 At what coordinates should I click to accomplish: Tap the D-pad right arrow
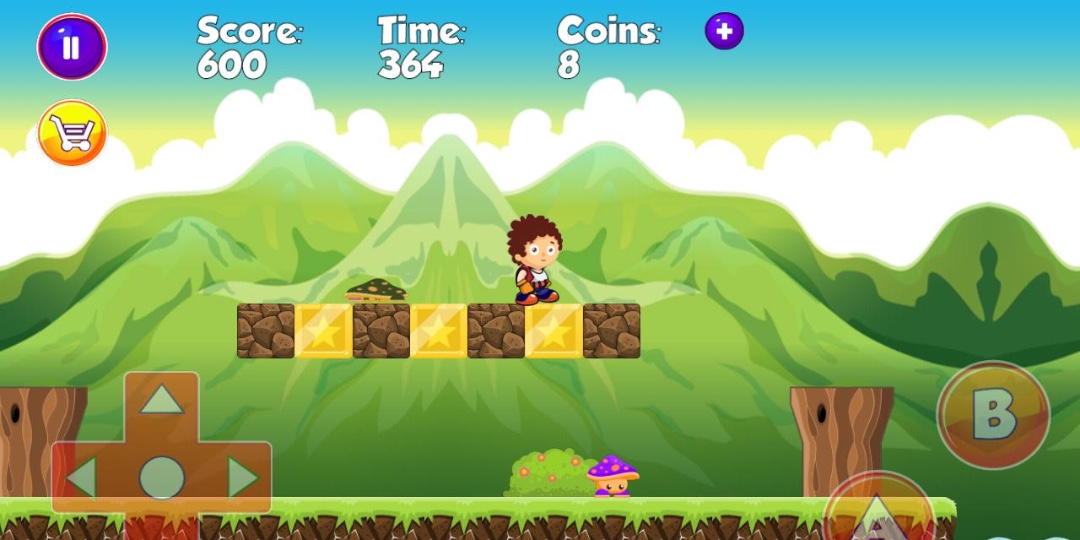pyautogui.click(x=242, y=478)
